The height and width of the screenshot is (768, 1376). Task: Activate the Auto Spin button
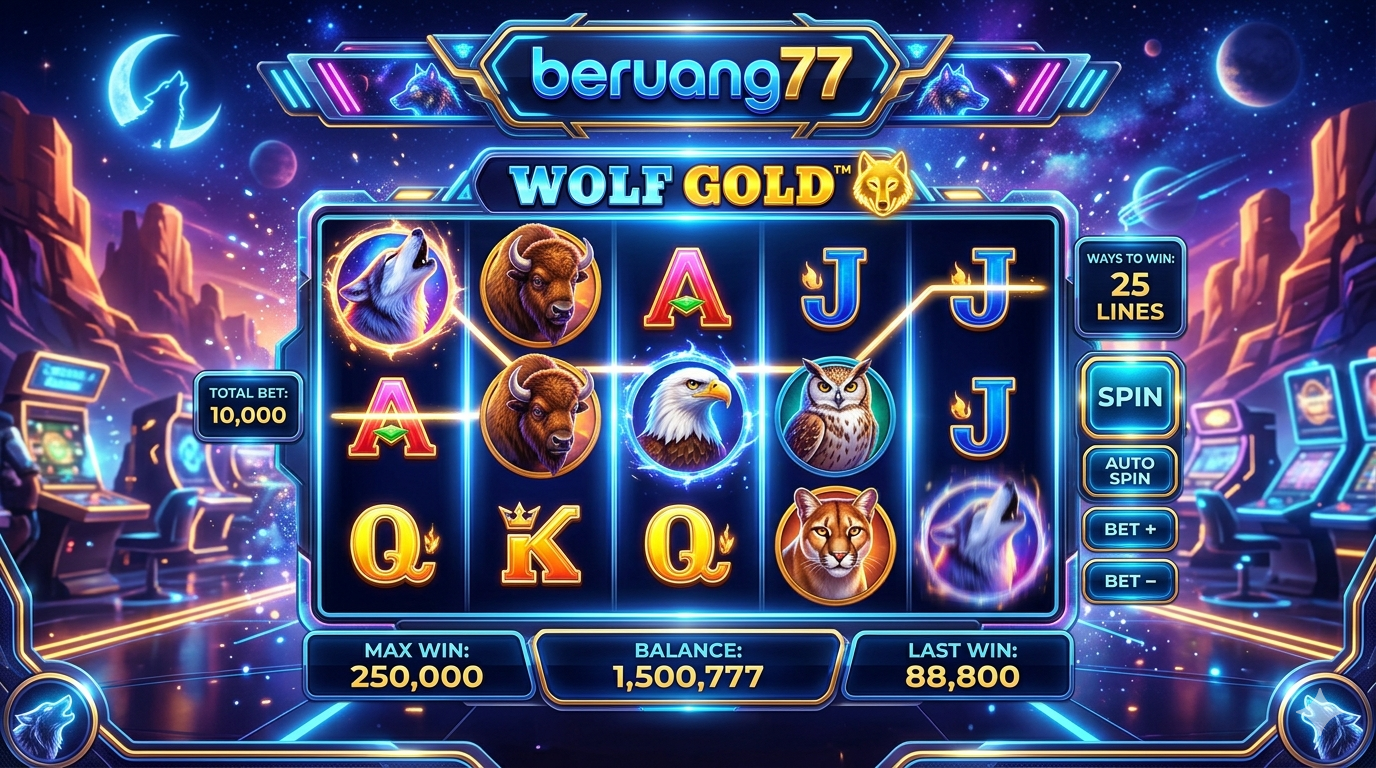click(x=1130, y=471)
